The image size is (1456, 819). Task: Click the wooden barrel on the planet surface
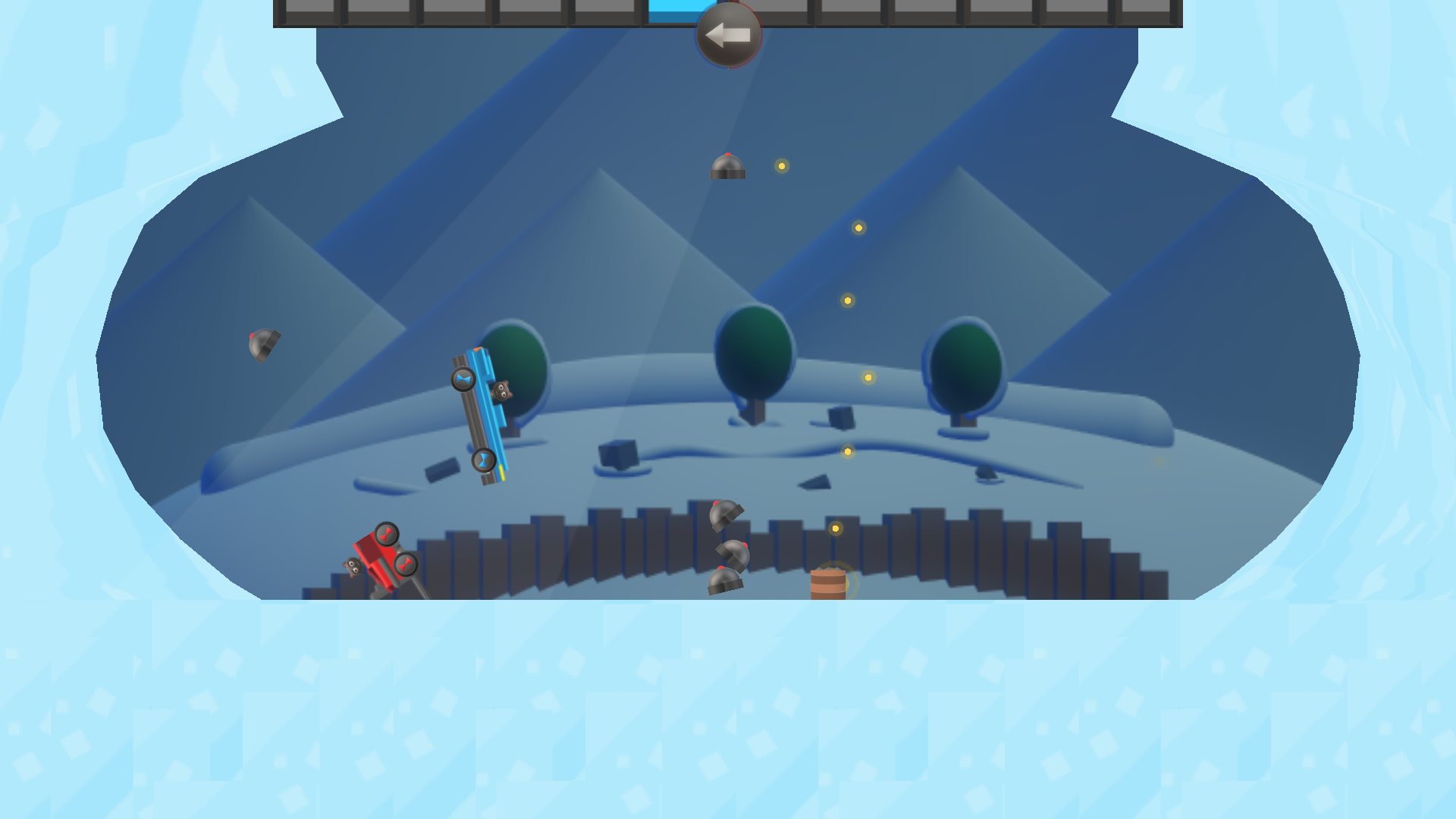828,584
